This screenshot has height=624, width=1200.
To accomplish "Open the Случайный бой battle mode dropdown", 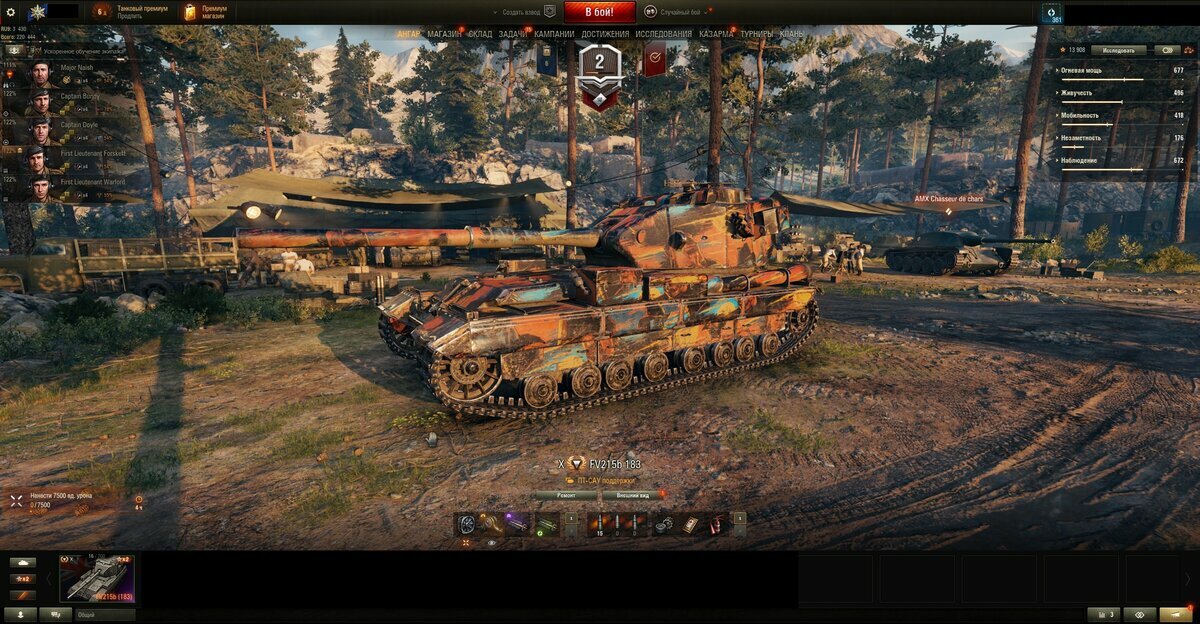I will [x=681, y=12].
